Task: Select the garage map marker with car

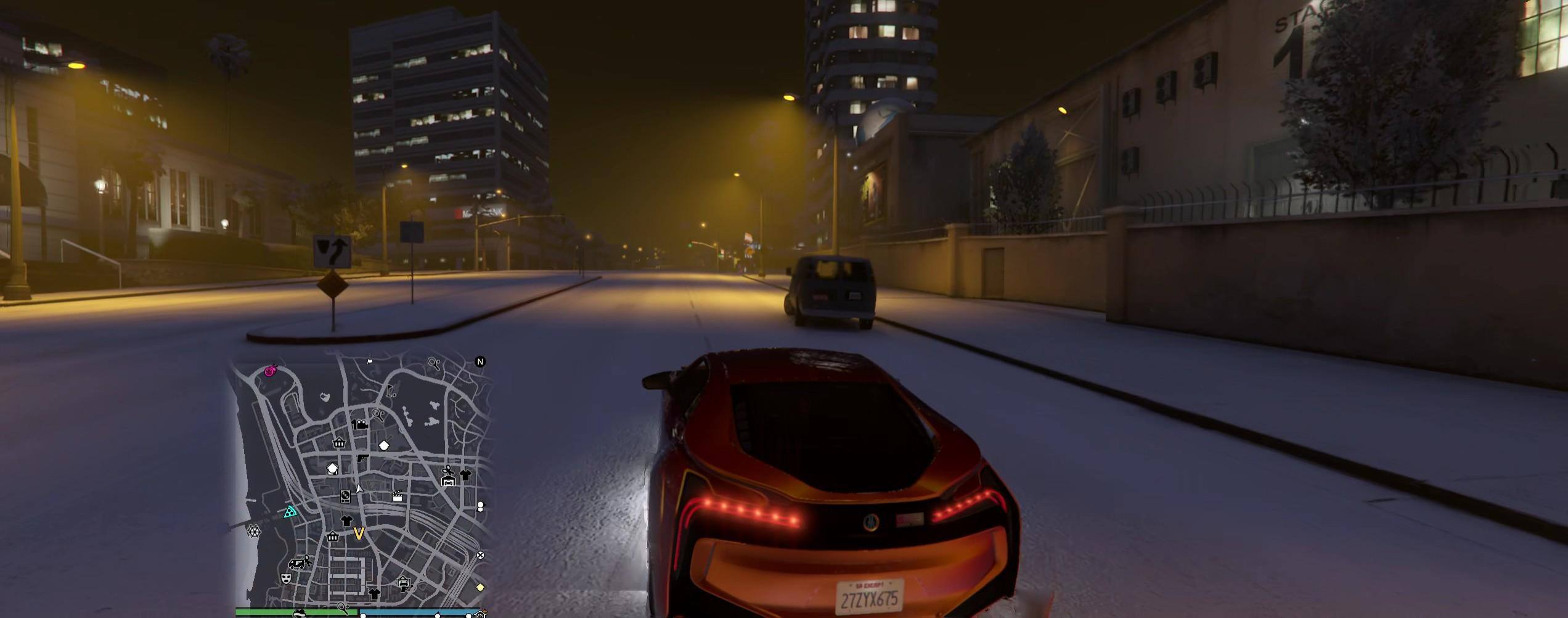Action: point(448,480)
